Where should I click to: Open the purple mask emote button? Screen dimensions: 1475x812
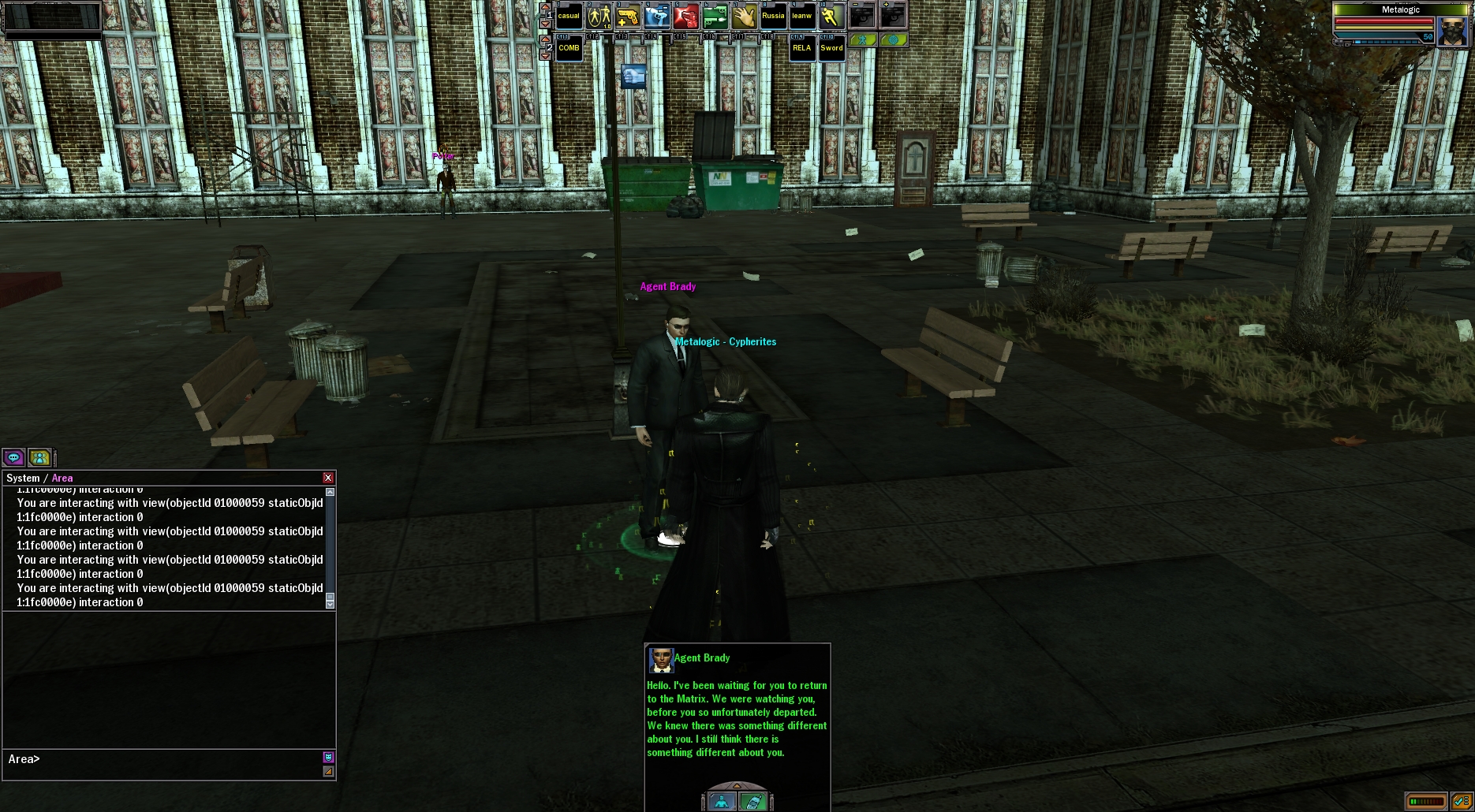(x=328, y=757)
